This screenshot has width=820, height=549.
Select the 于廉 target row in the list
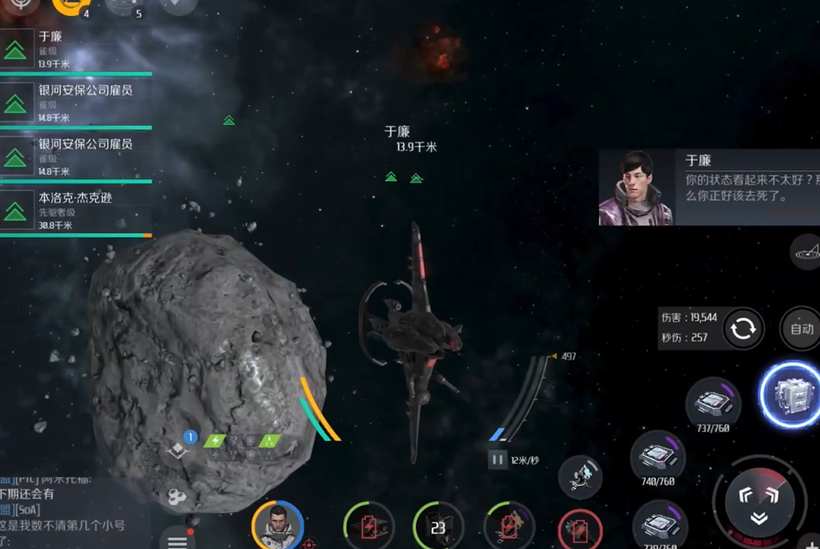click(x=75, y=50)
